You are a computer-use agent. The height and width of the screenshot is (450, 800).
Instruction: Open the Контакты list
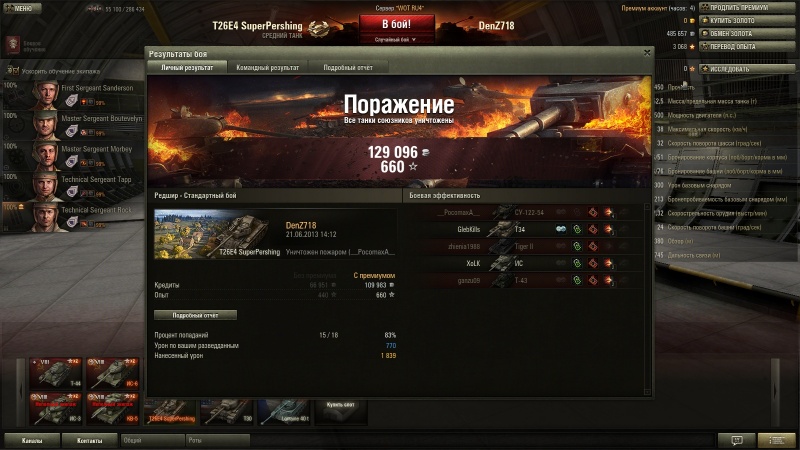tap(90, 439)
